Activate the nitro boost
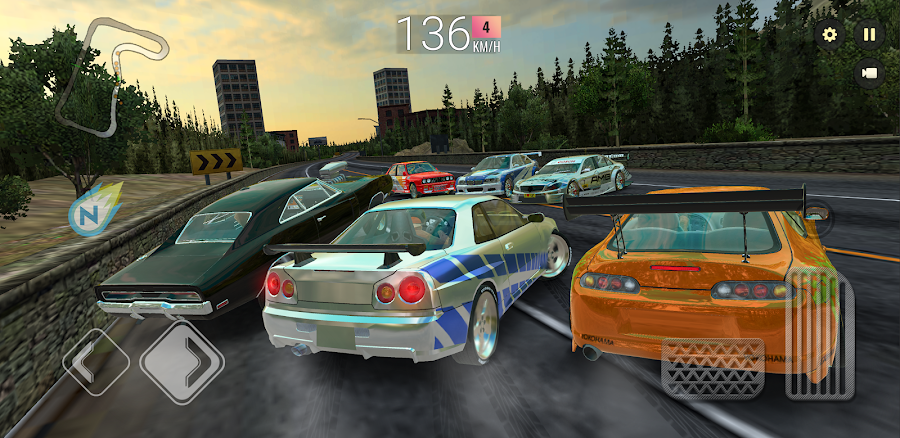This screenshot has width=900, height=438. coord(89,208)
